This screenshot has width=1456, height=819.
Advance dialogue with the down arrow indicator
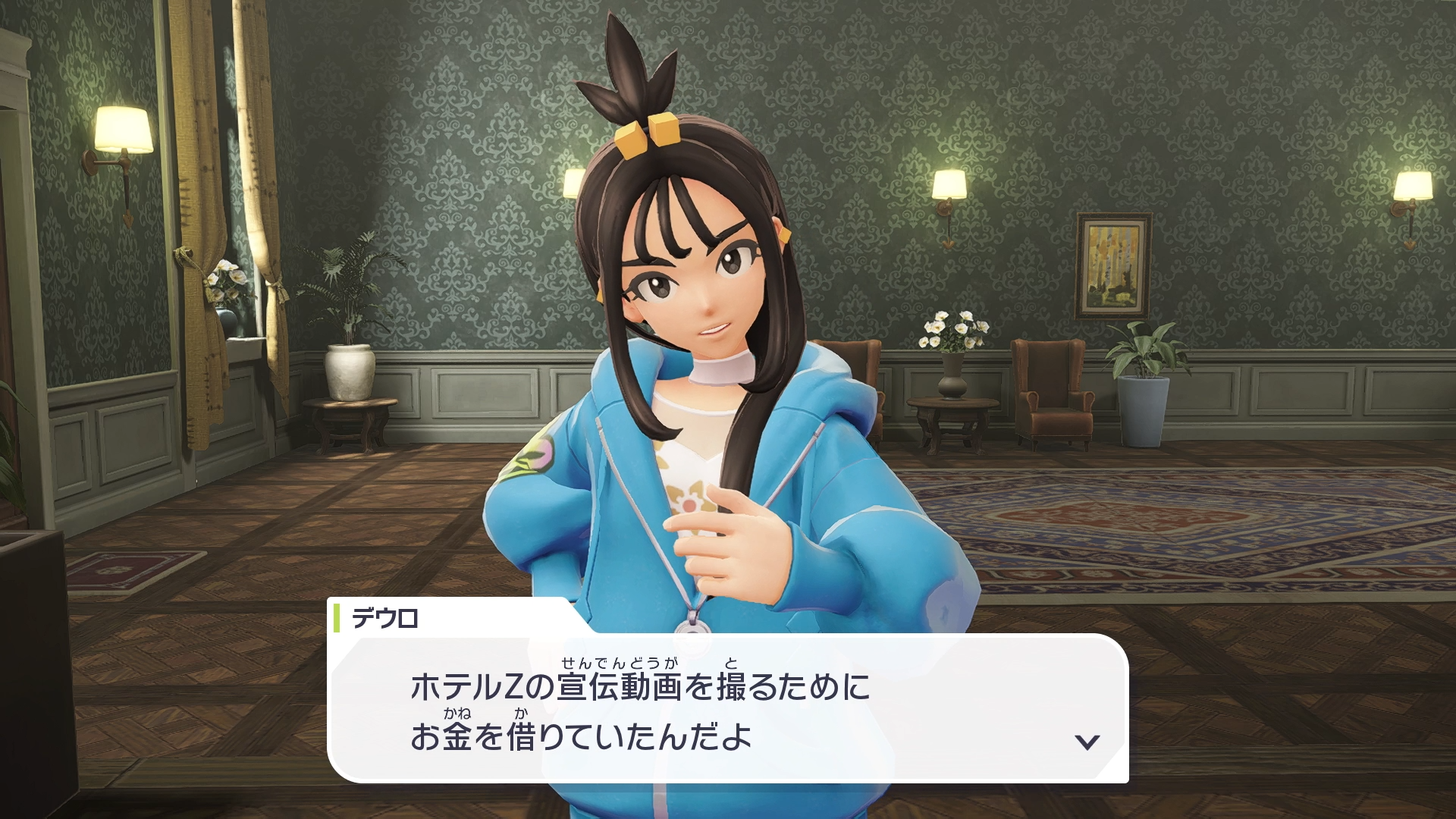coord(1087,742)
